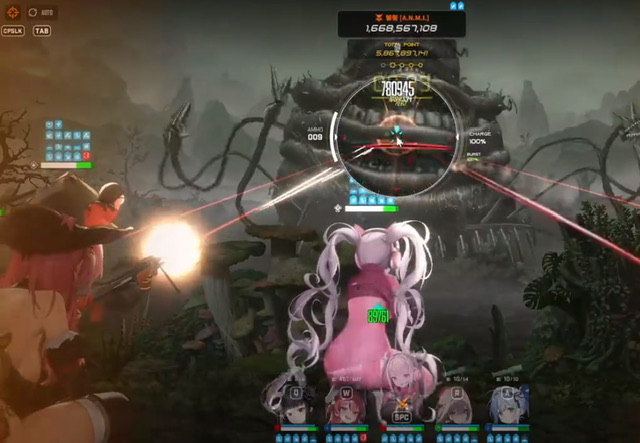Toggle the AUTO burst skill button
The image size is (640, 443).
click(x=39, y=12)
